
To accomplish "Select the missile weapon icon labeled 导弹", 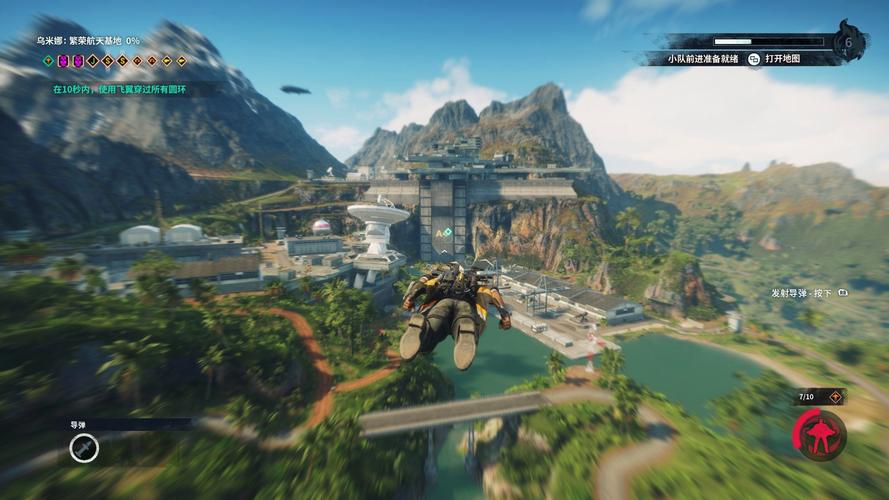I will [84, 448].
